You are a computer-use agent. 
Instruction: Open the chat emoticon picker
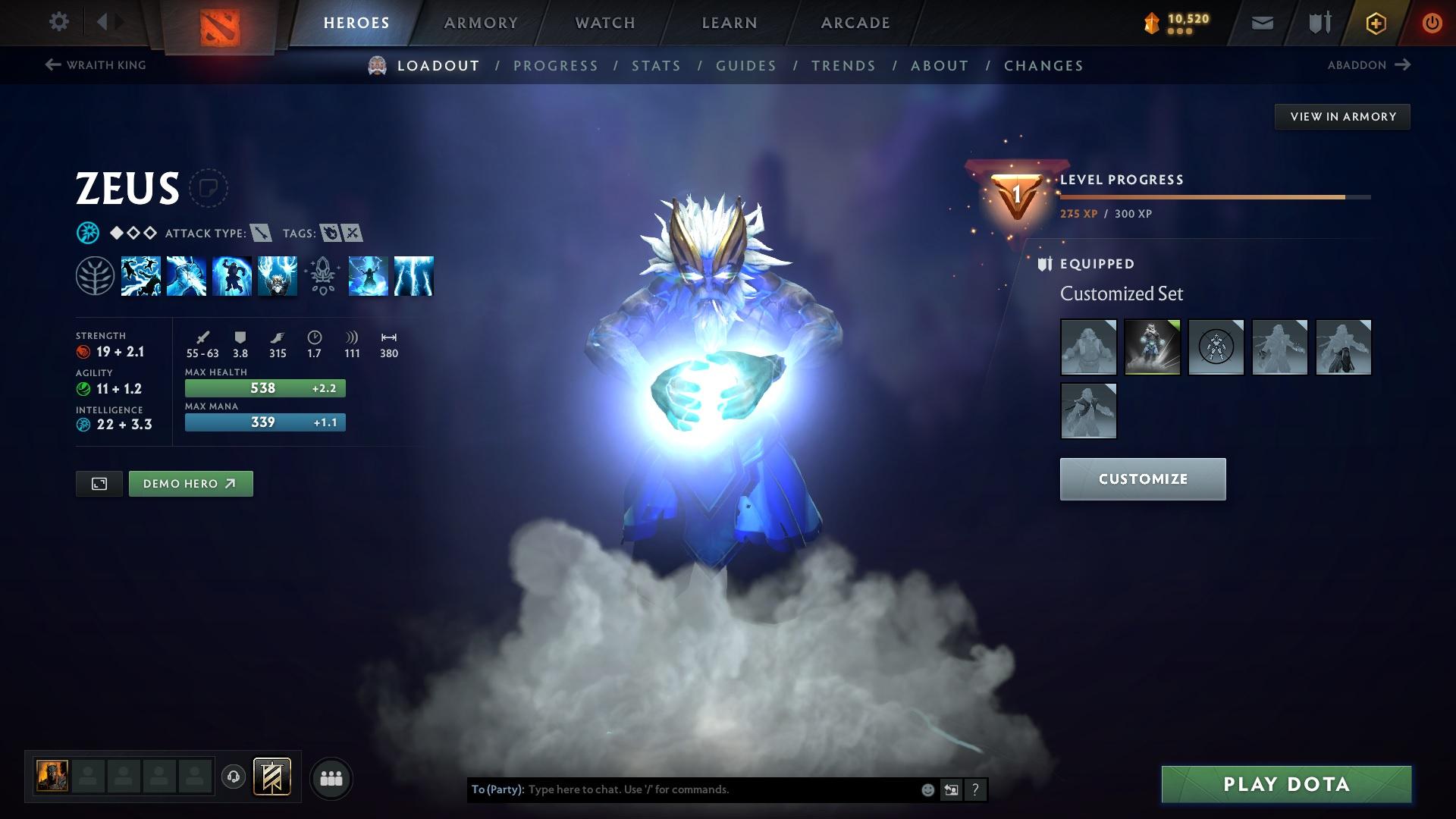(x=927, y=789)
